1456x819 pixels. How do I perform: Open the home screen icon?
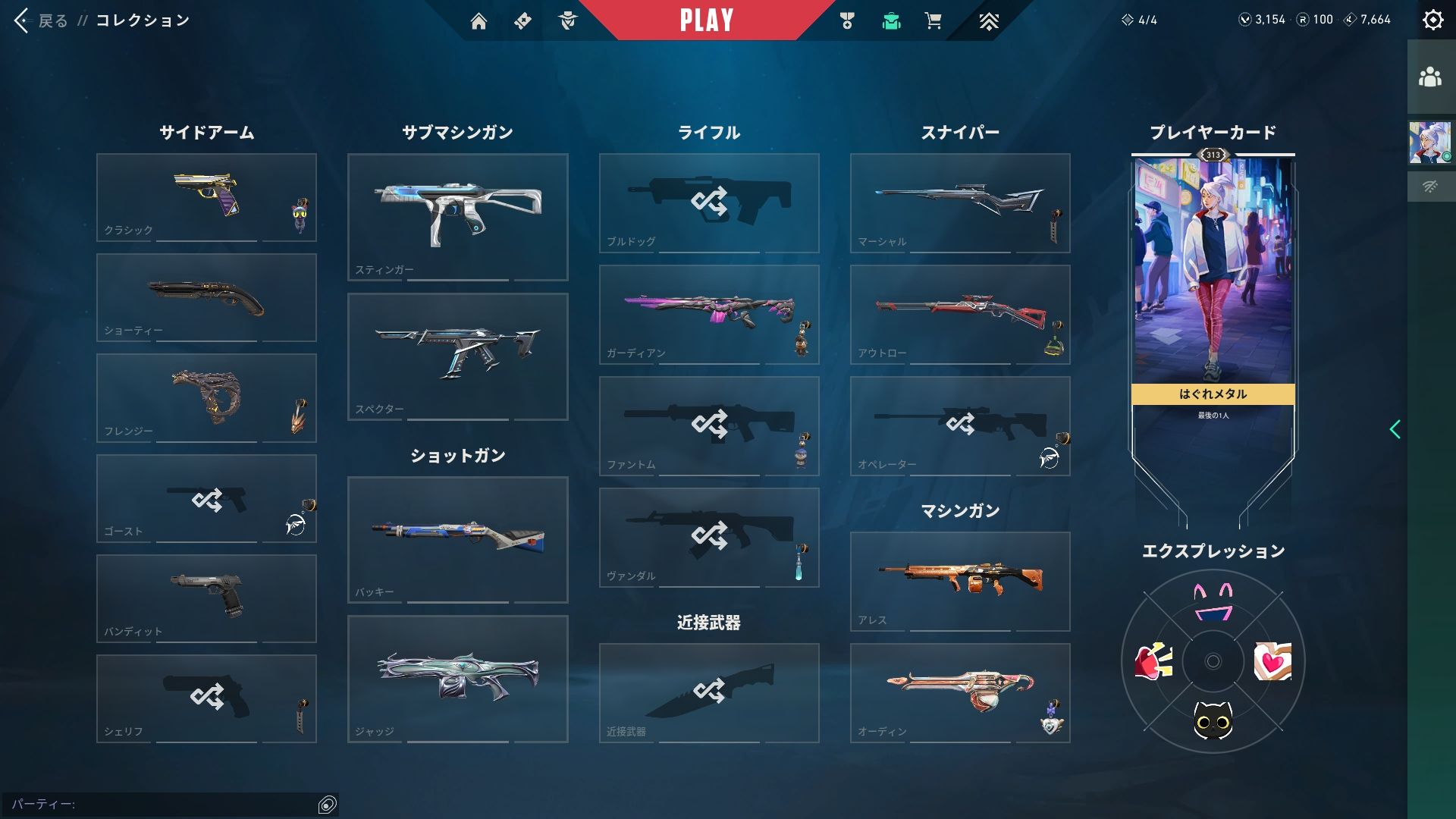[x=479, y=21]
